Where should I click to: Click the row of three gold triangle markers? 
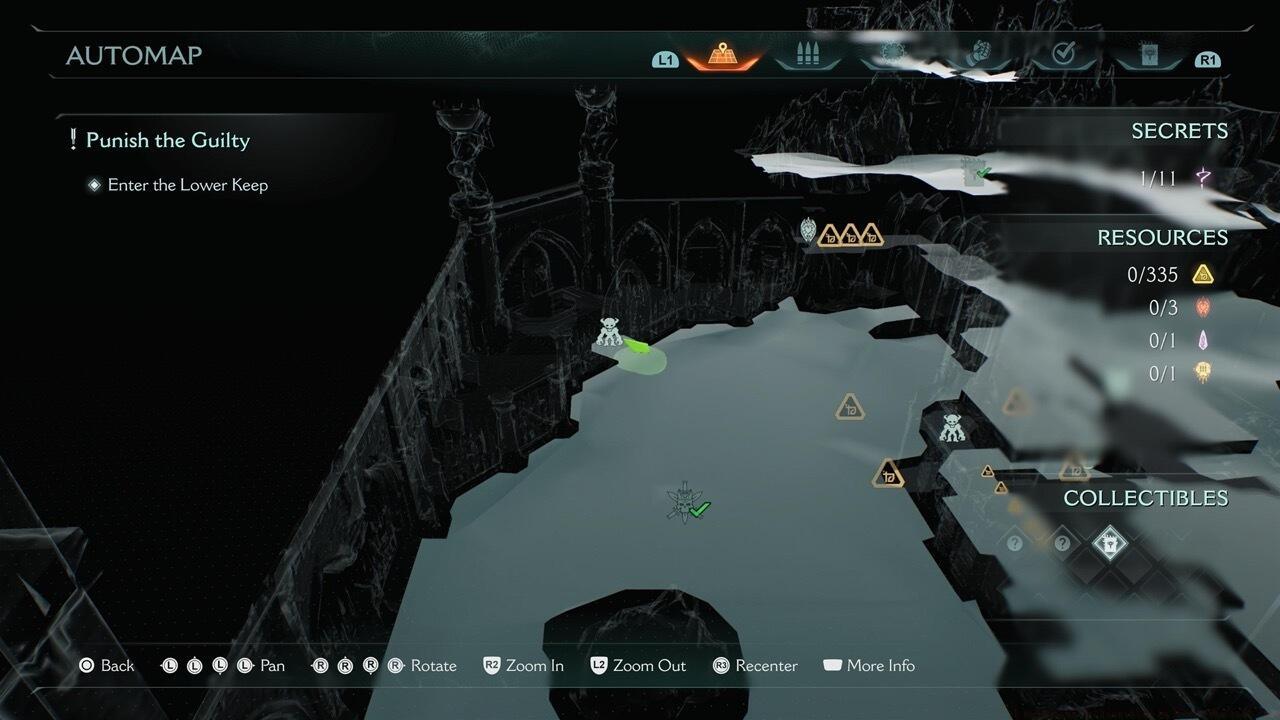click(x=850, y=236)
